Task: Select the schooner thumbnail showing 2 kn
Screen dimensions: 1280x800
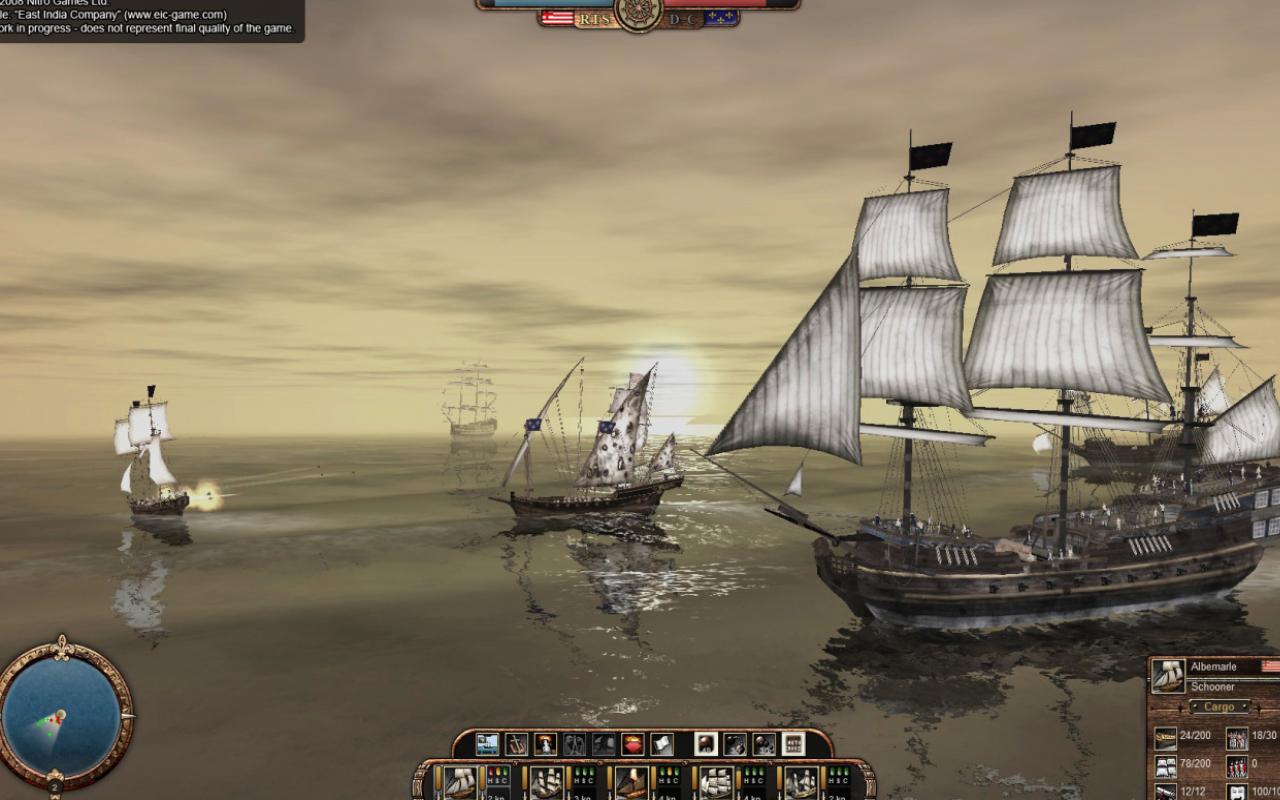Action: point(460,782)
